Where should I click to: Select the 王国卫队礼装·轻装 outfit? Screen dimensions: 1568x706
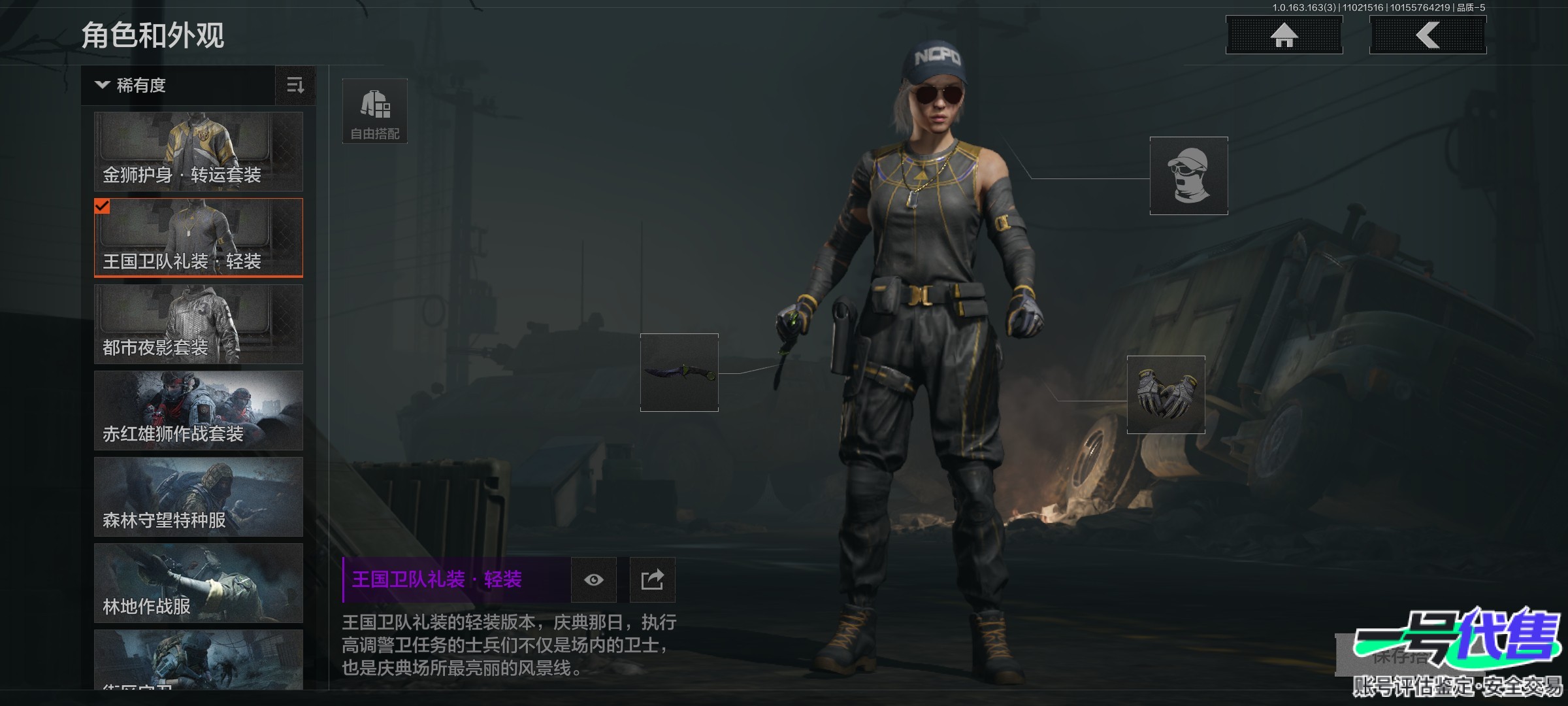(199, 238)
